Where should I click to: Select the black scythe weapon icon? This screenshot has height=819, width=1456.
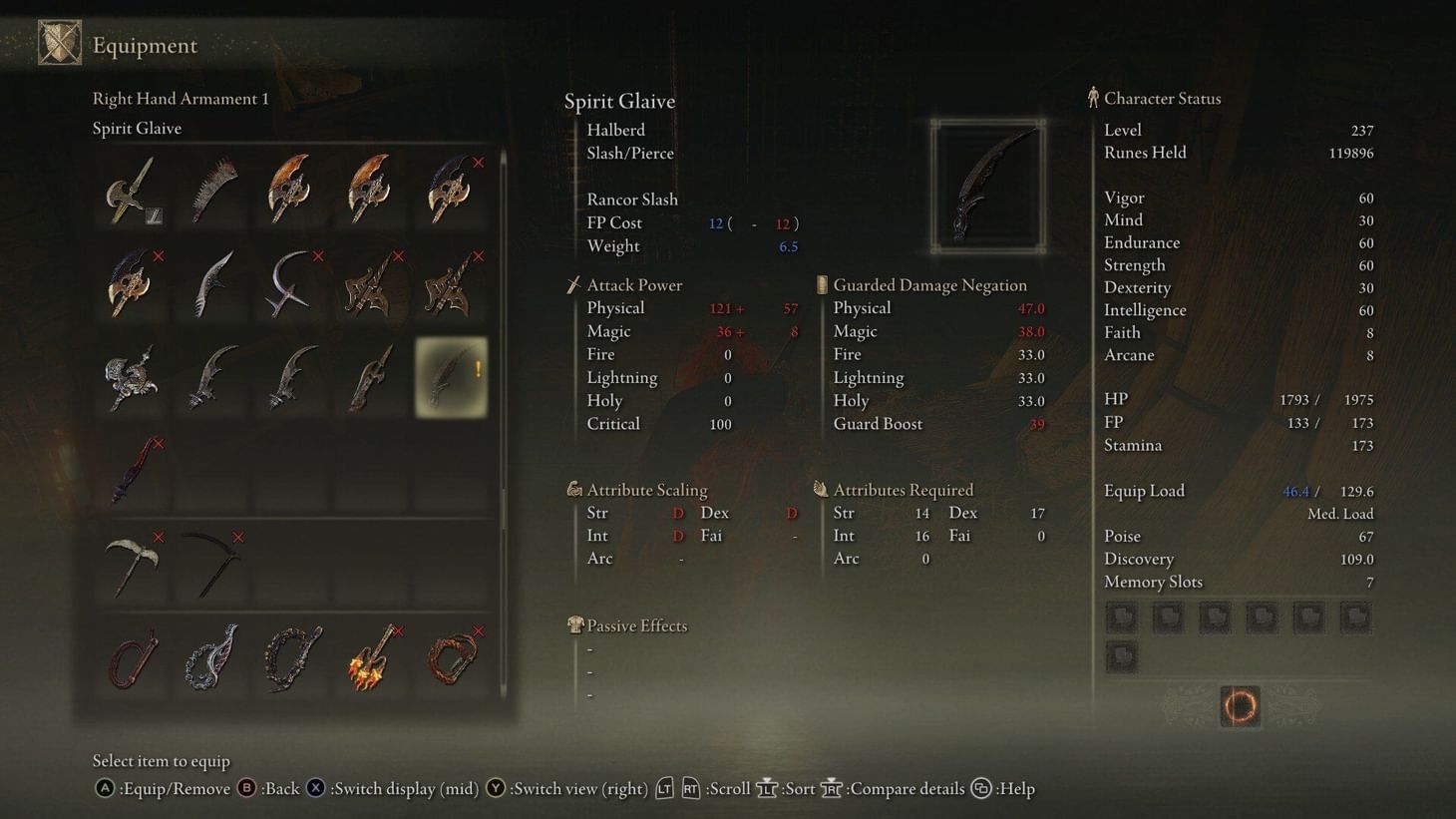(210, 566)
